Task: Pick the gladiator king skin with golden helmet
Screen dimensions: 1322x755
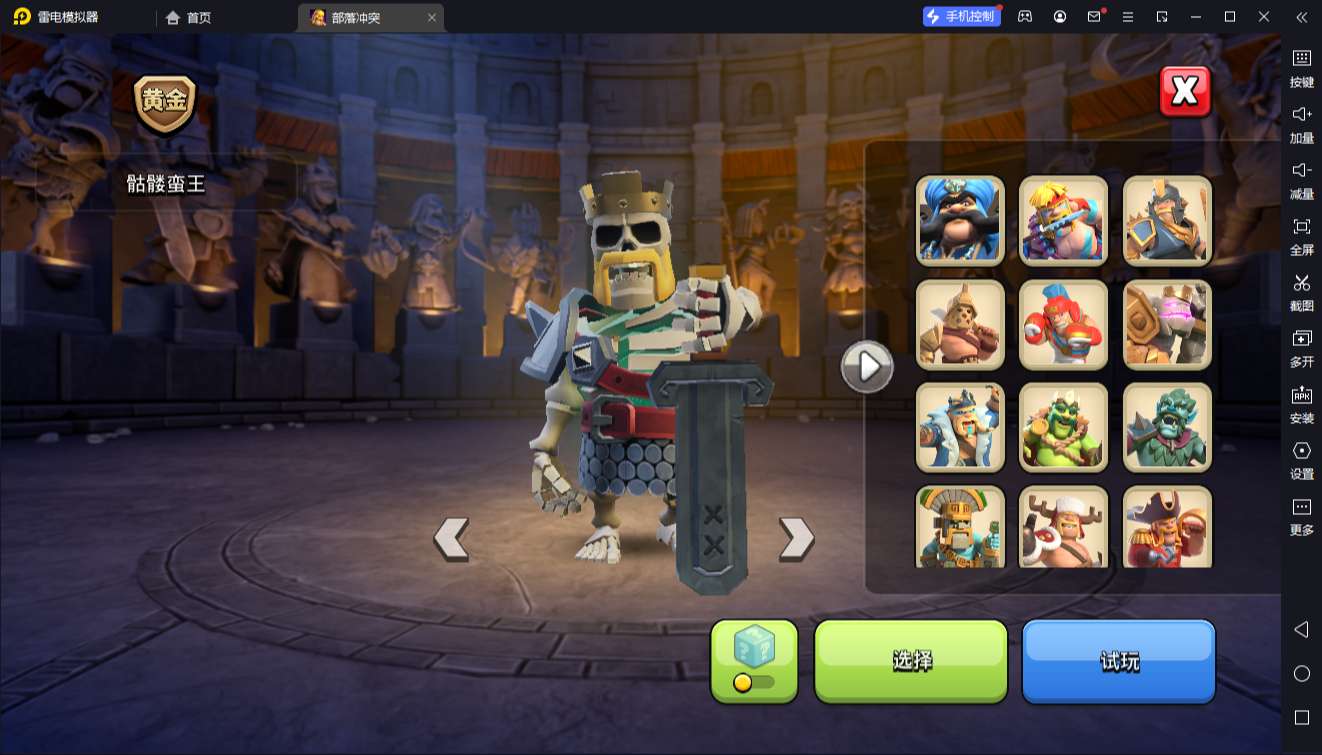Action: (960, 324)
